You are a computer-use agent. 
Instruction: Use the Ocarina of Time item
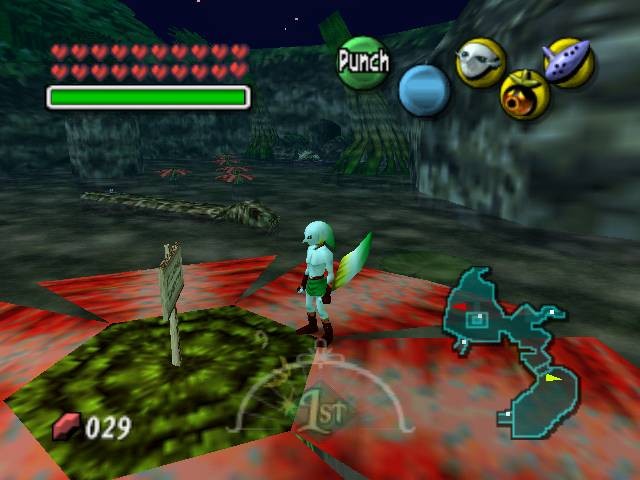click(x=569, y=62)
